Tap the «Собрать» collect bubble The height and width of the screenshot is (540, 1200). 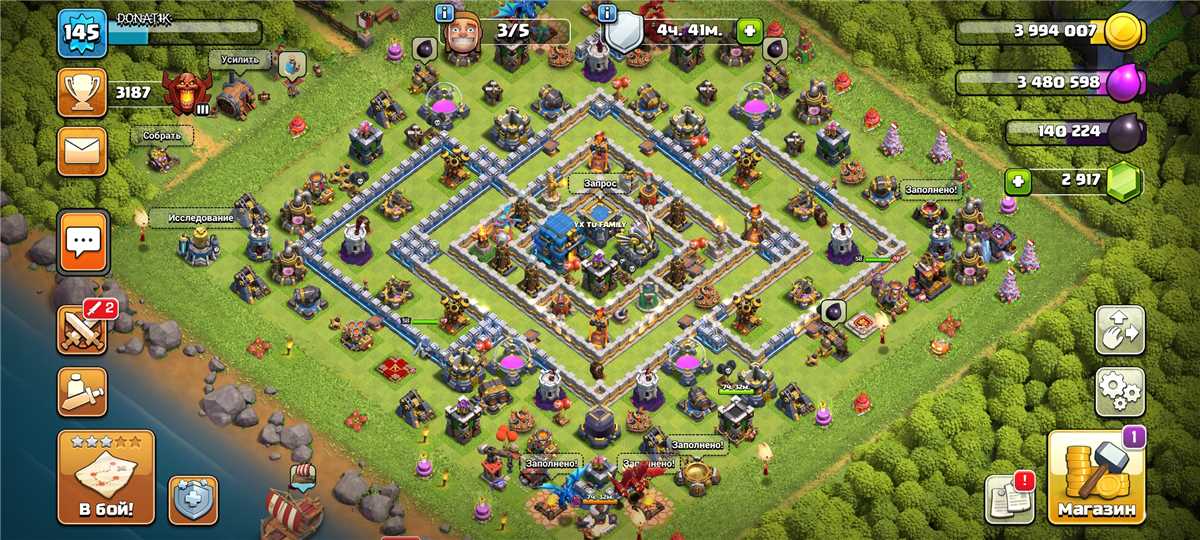pos(161,136)
